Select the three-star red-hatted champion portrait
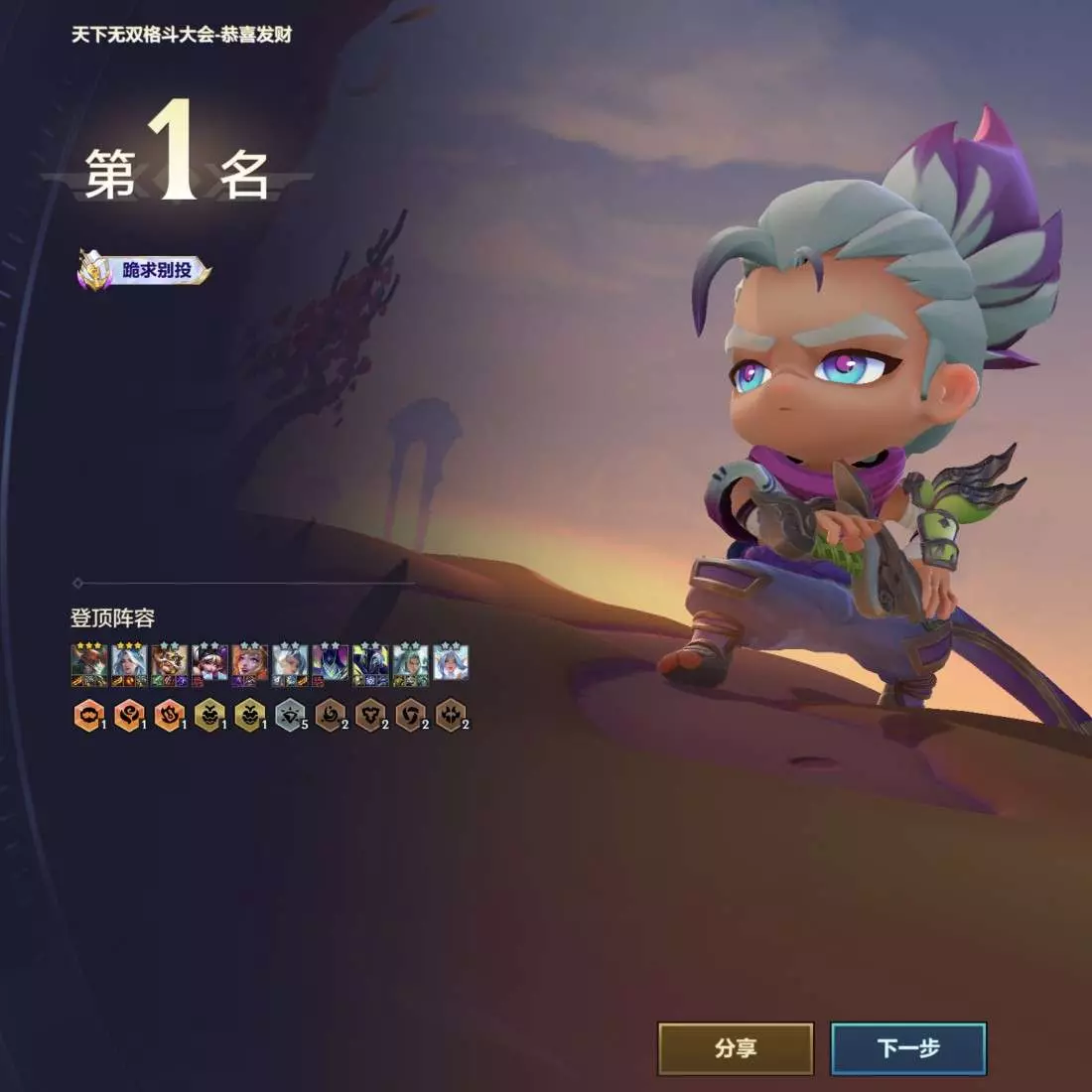 [x=89, y=664]
